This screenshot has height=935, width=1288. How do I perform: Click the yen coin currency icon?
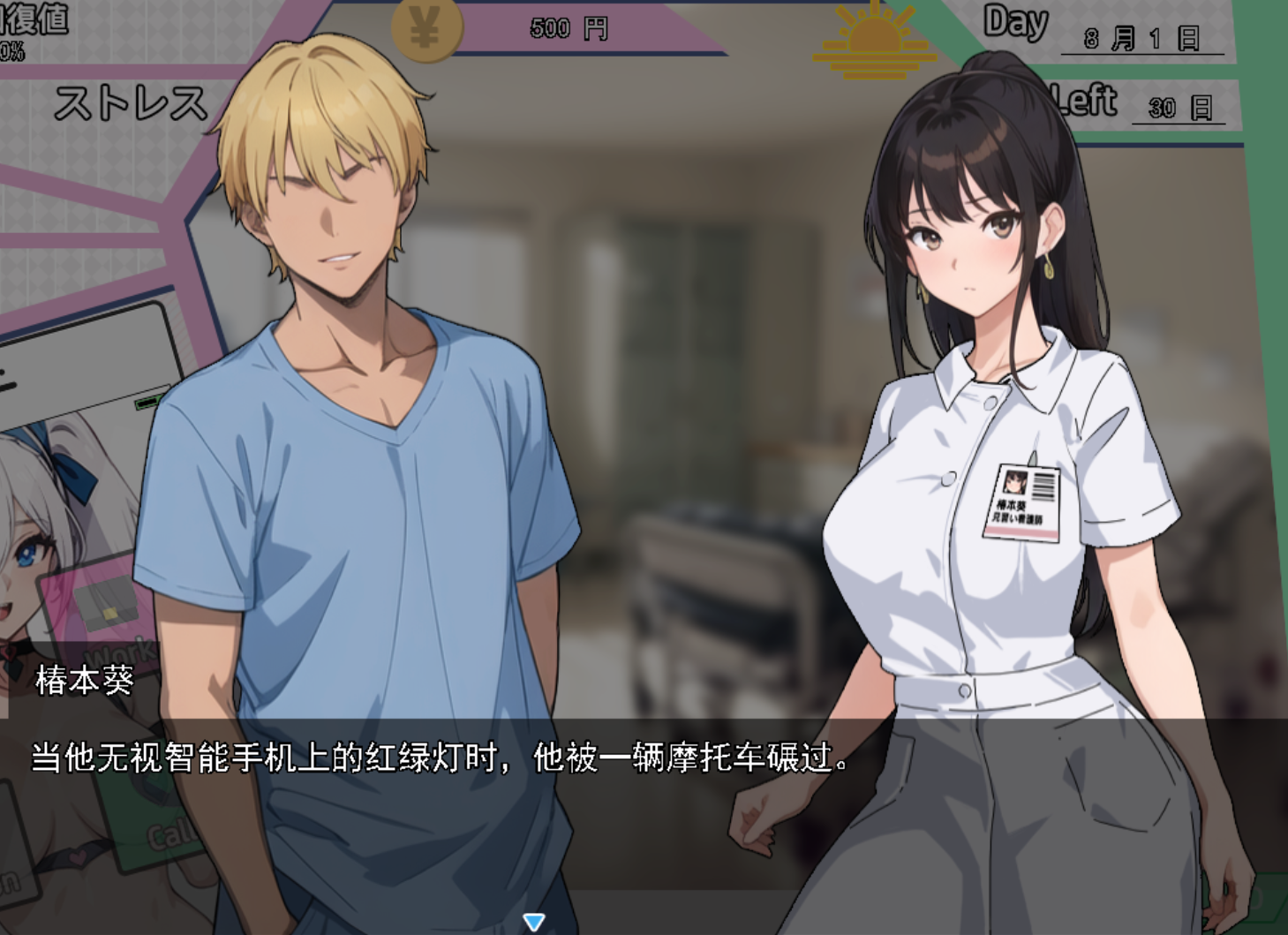426,27
